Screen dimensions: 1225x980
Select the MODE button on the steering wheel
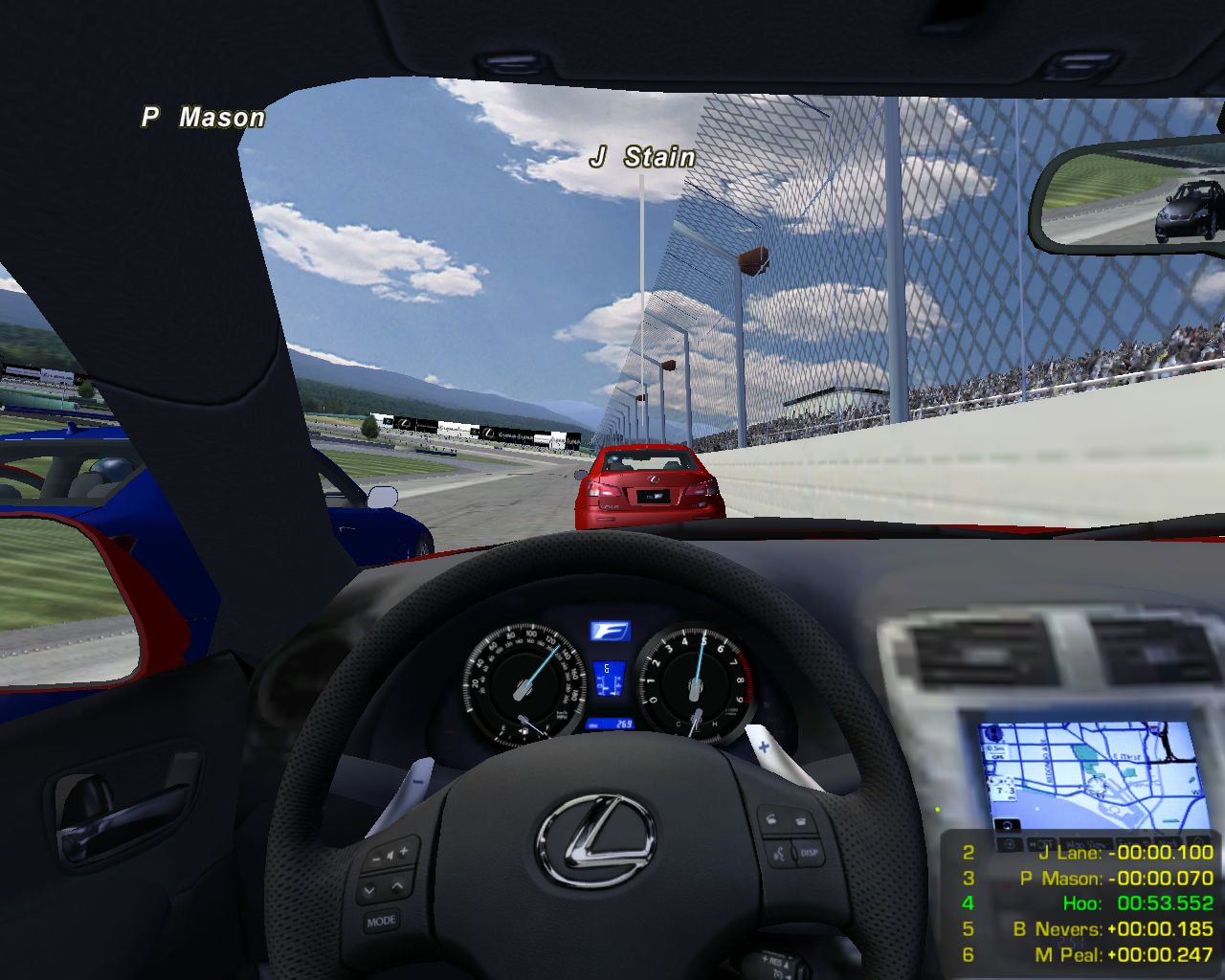381,920
